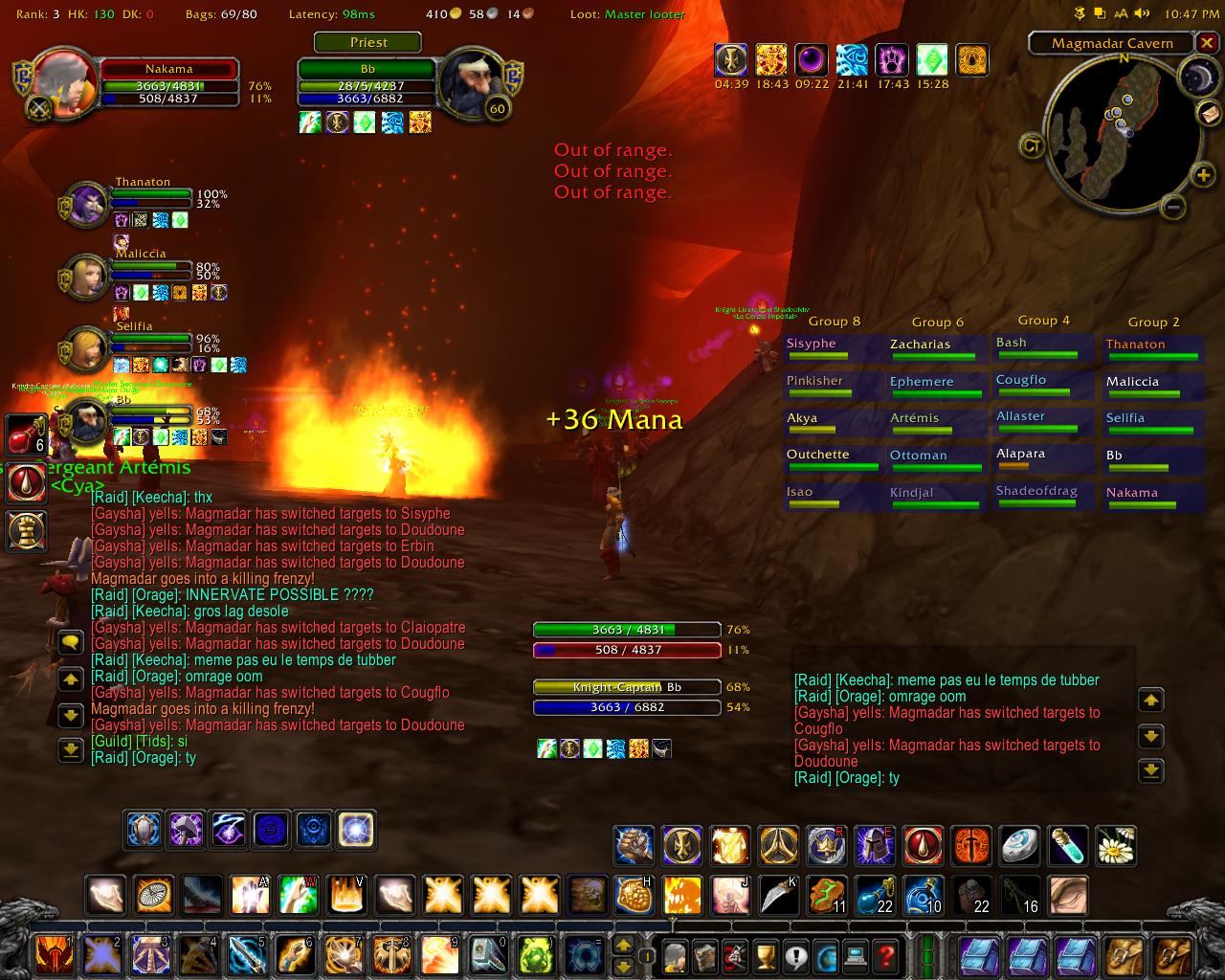Select Maliccia's party portrait

coord(85,276)
